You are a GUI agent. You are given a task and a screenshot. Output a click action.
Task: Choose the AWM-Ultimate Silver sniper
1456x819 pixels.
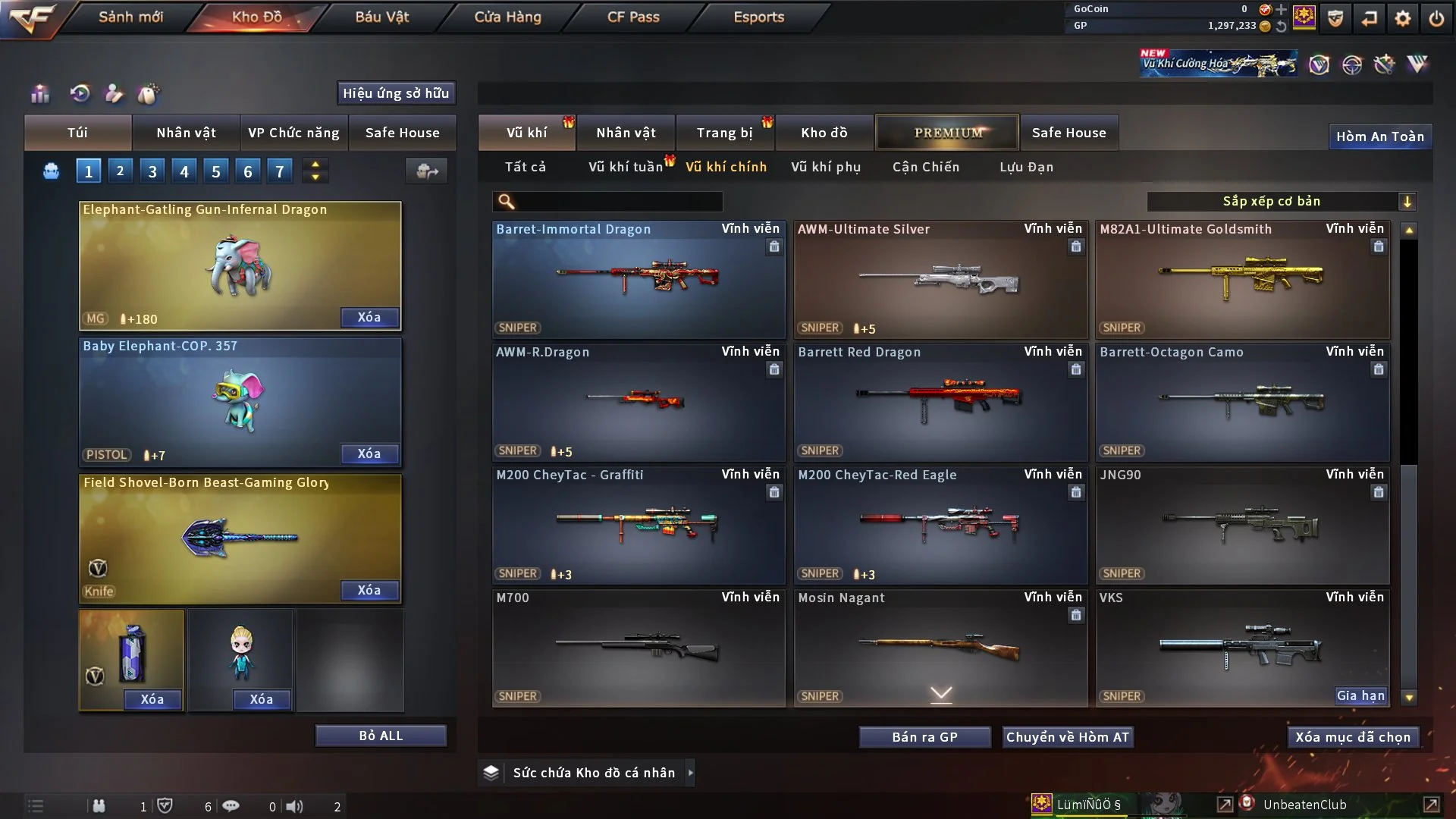coord(940,279)
